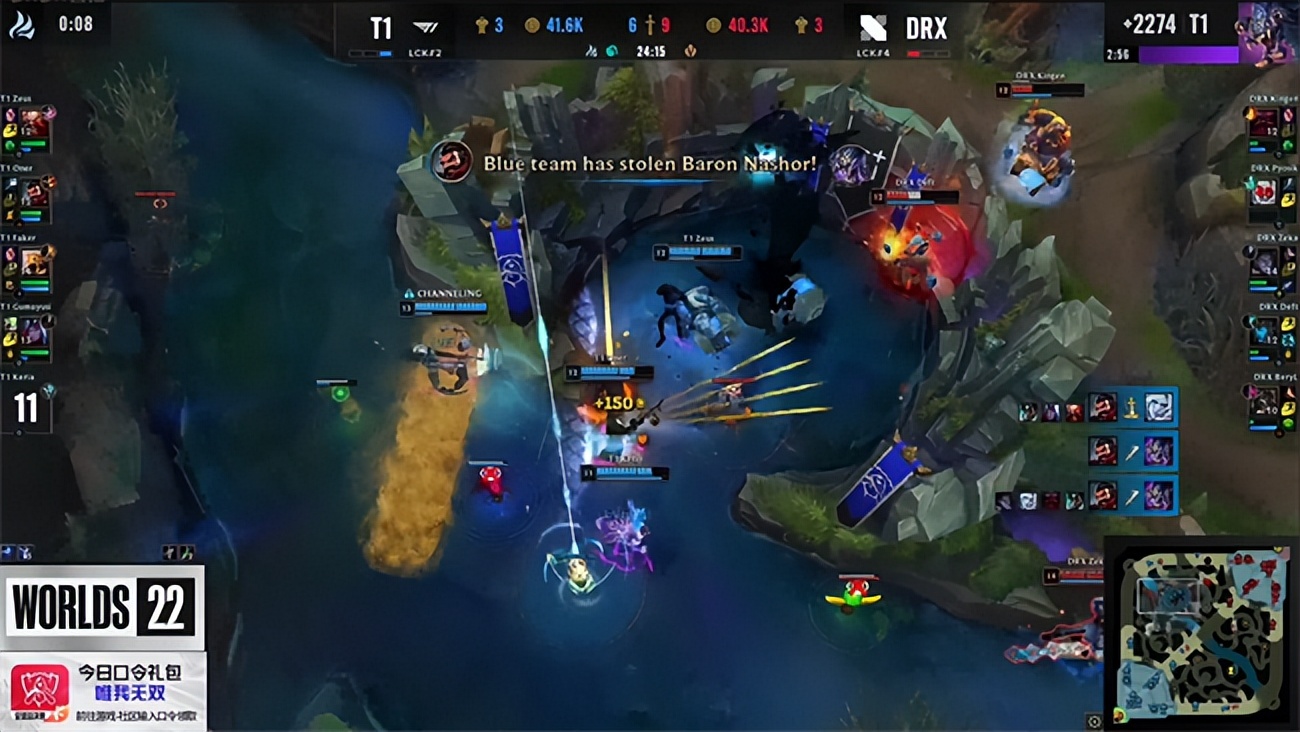The image size is (1300, 732).
Task: Click the minimap
Action: point(1201,629)
